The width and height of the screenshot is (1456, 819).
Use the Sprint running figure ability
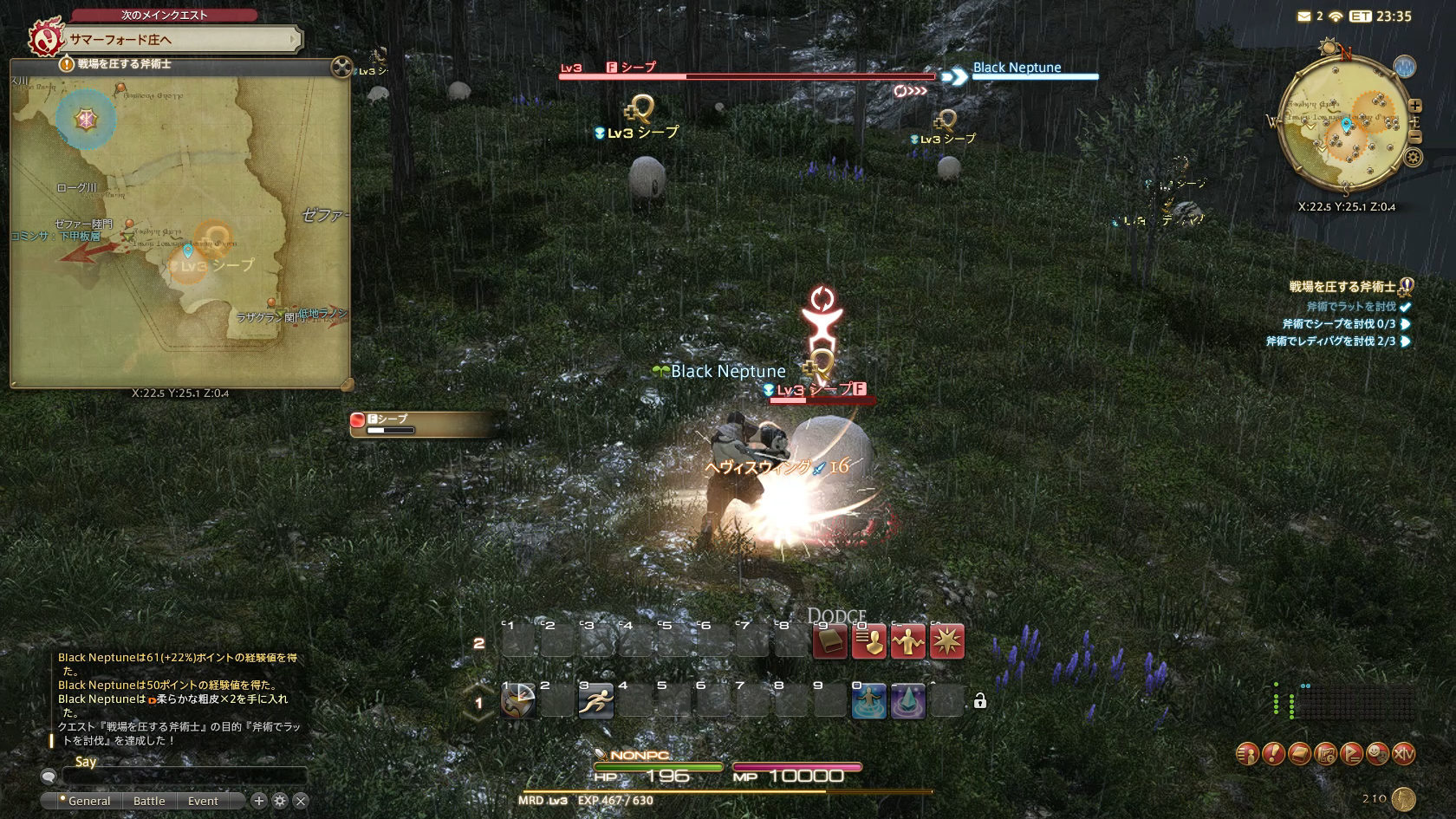(596, 701)
